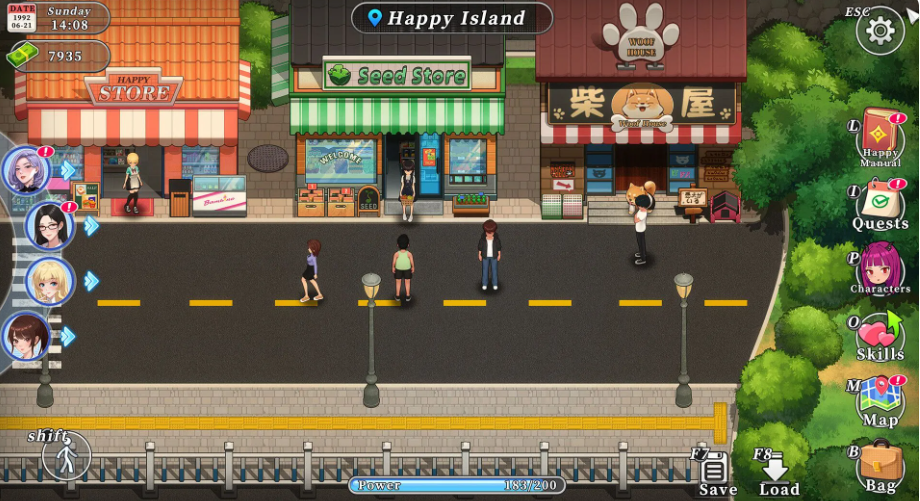Viewport: 920px width, 501px height.
Task: Click the Save game button
Action: (715, 473)
